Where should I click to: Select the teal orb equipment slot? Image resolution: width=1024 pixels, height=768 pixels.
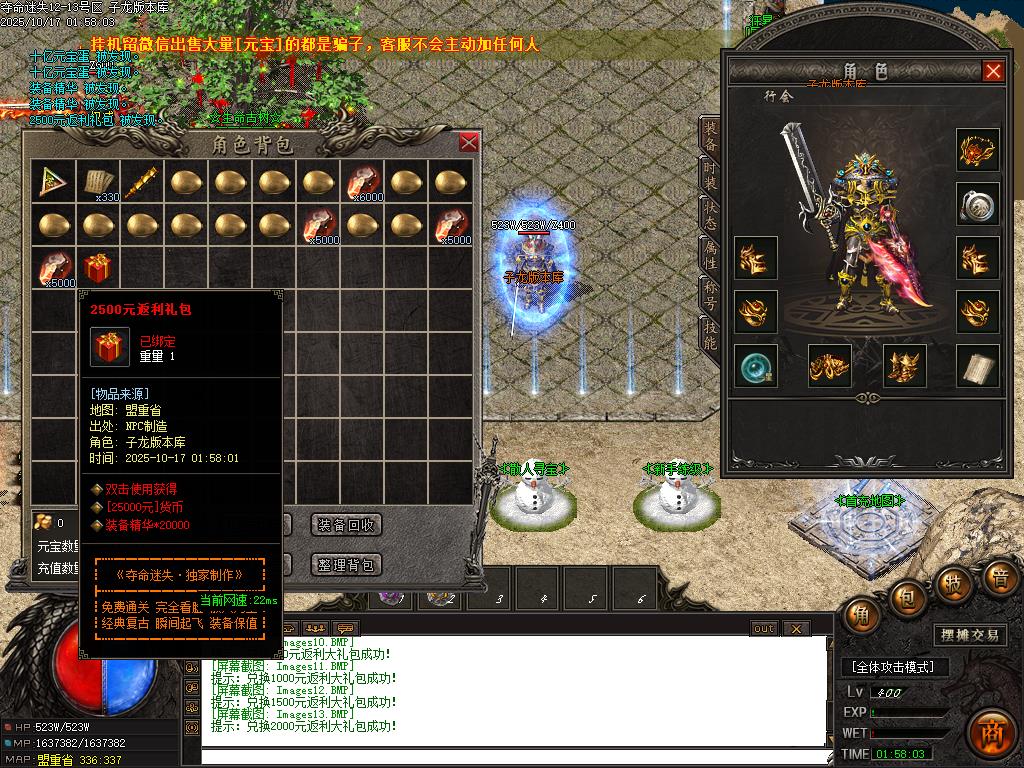[755, 367]
